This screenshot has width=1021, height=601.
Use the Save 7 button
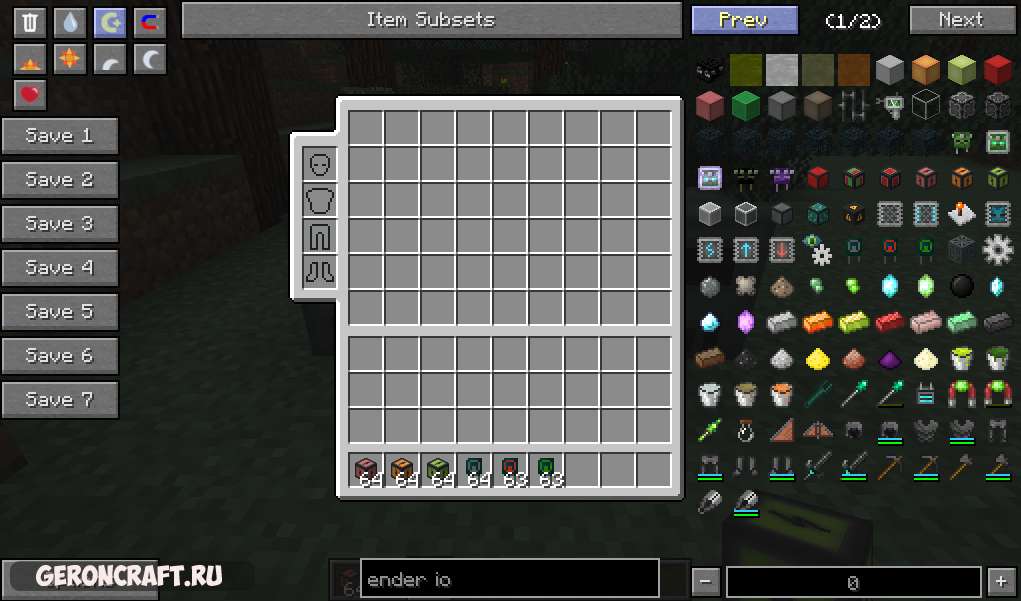tap(60, 400)
